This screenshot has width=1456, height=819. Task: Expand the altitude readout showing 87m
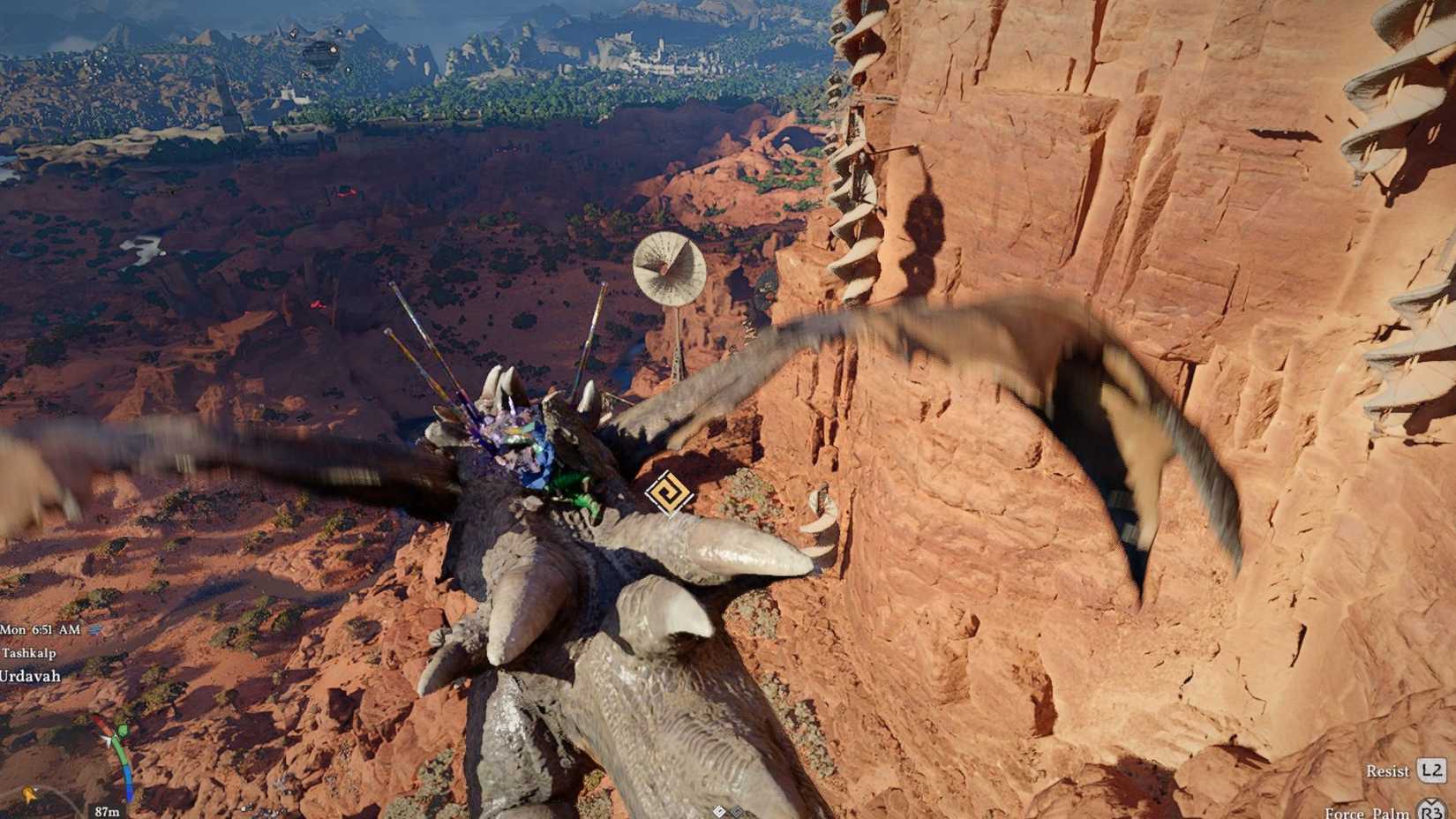click(x=106, y=809)
